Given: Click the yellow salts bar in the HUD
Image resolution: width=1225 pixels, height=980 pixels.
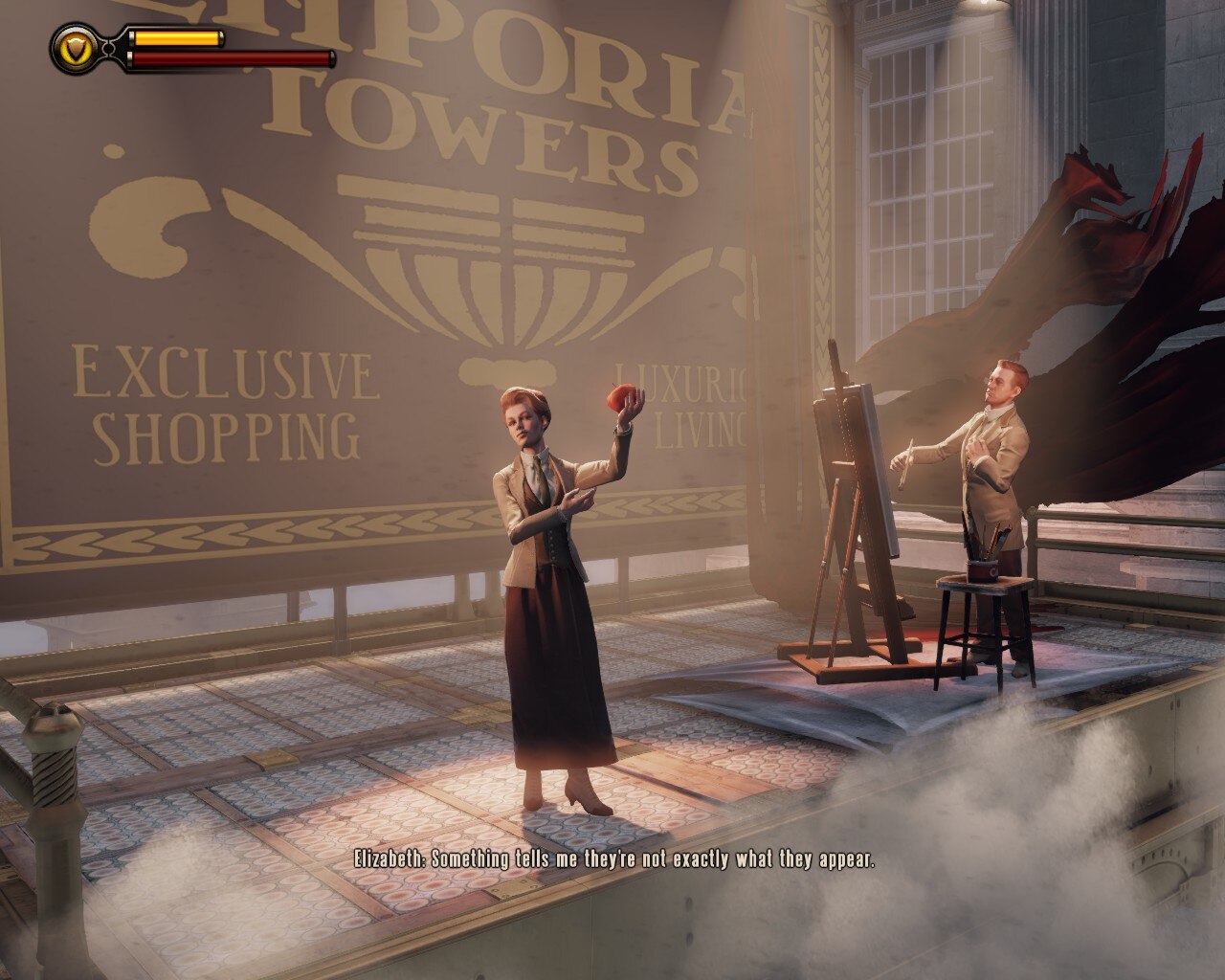Looking at the screenshot, I should point(177,38).
